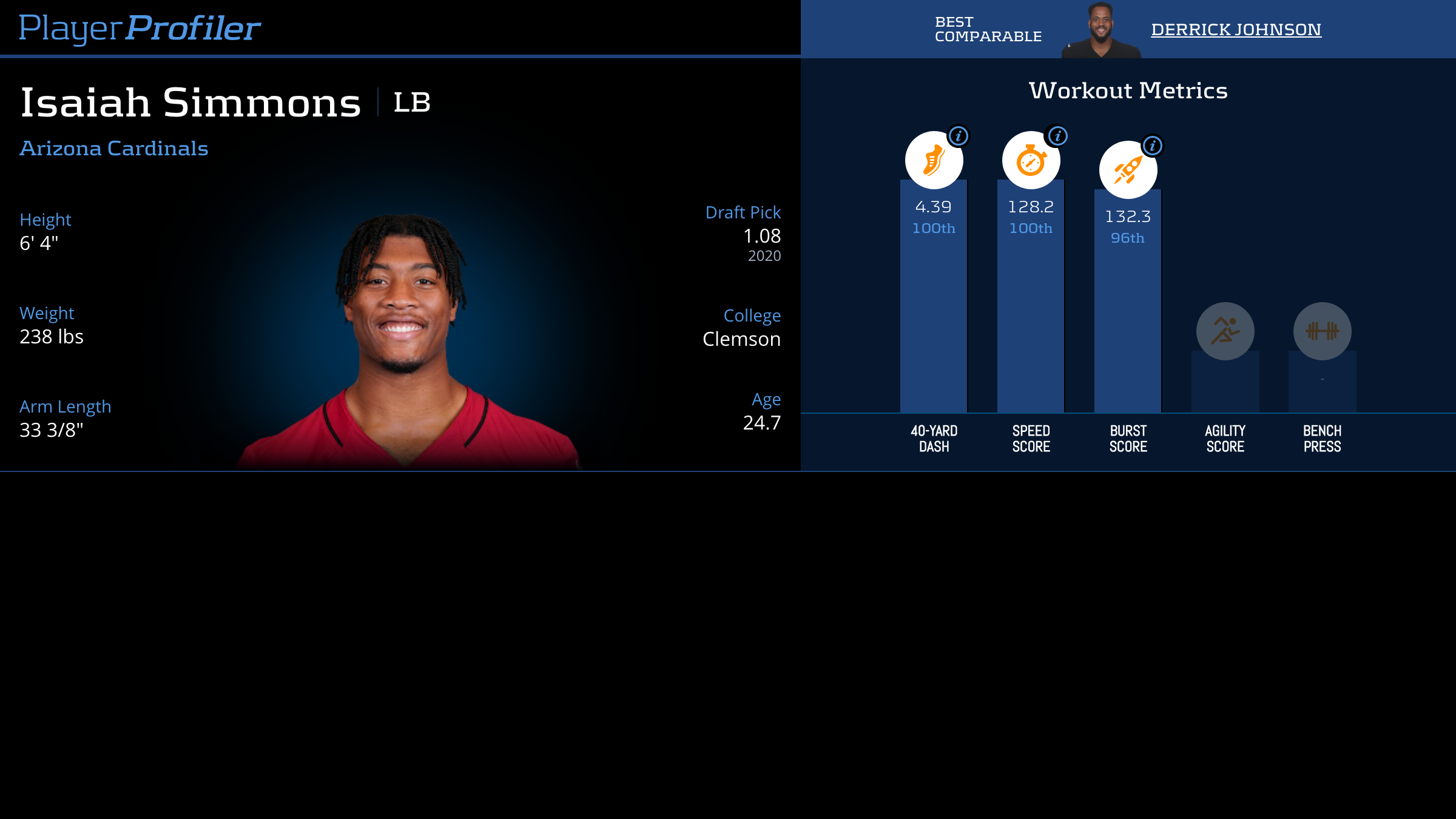The image size is (1456, 819).
Task: Show info for the Burst Score metric
Action: click(1152, 146)
